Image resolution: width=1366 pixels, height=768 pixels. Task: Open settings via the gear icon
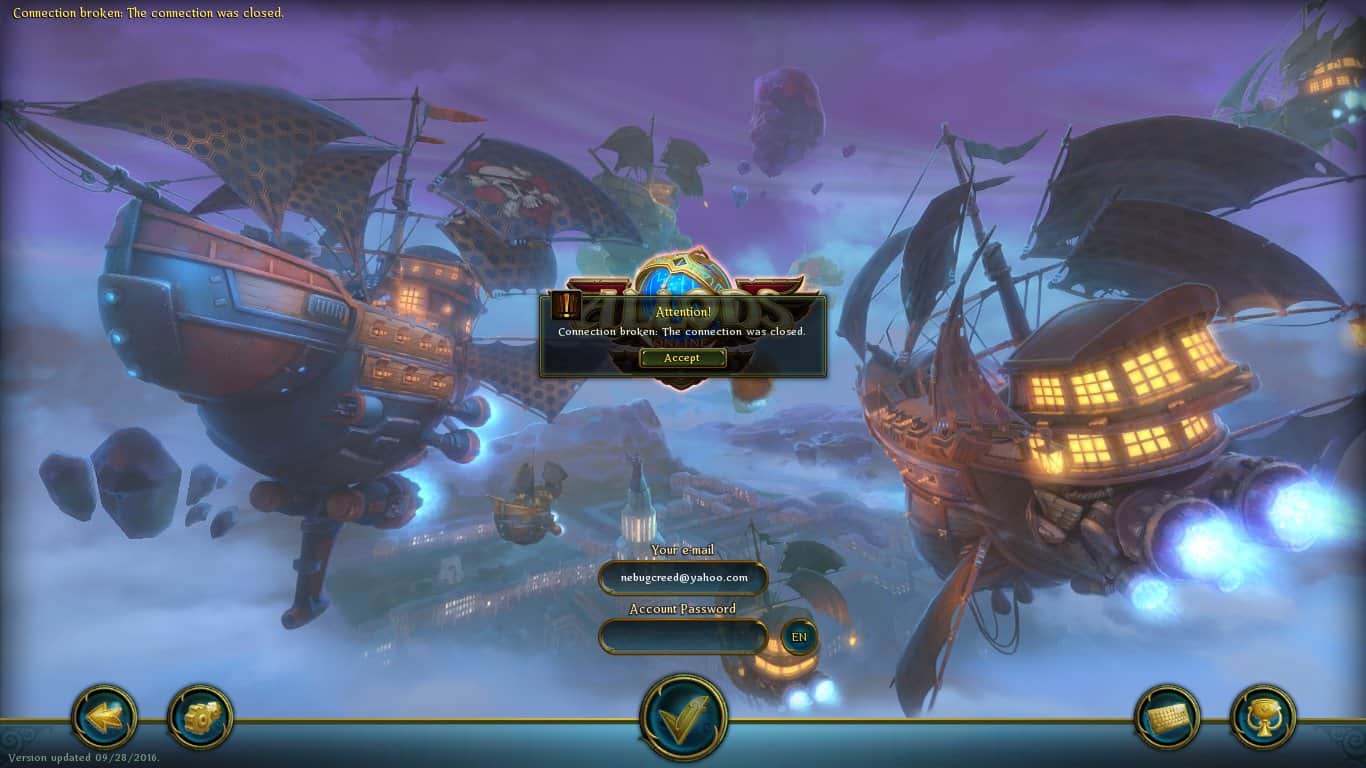point(200,716)
